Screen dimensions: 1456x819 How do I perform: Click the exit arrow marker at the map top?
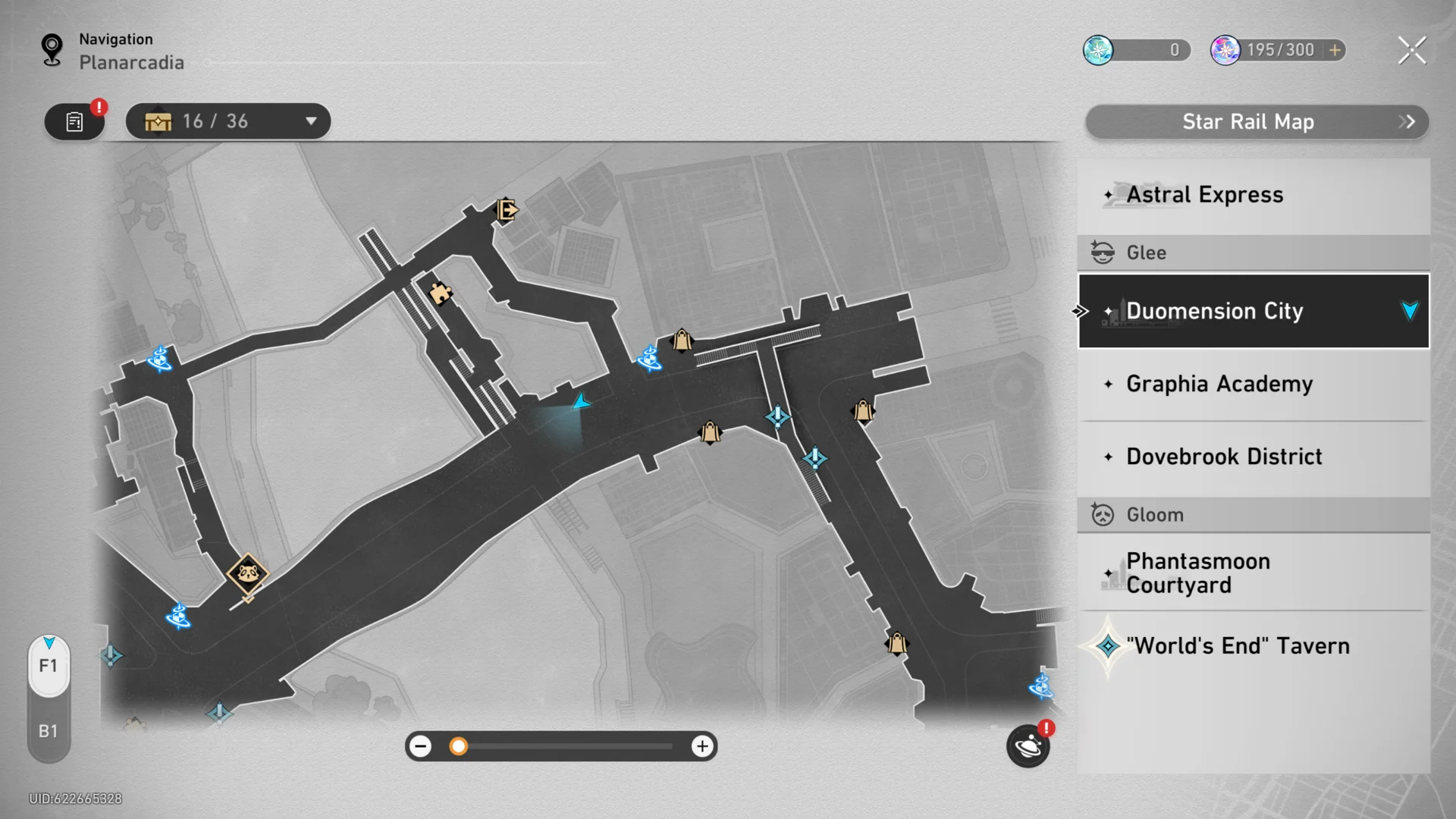click(x=506, y=211)
